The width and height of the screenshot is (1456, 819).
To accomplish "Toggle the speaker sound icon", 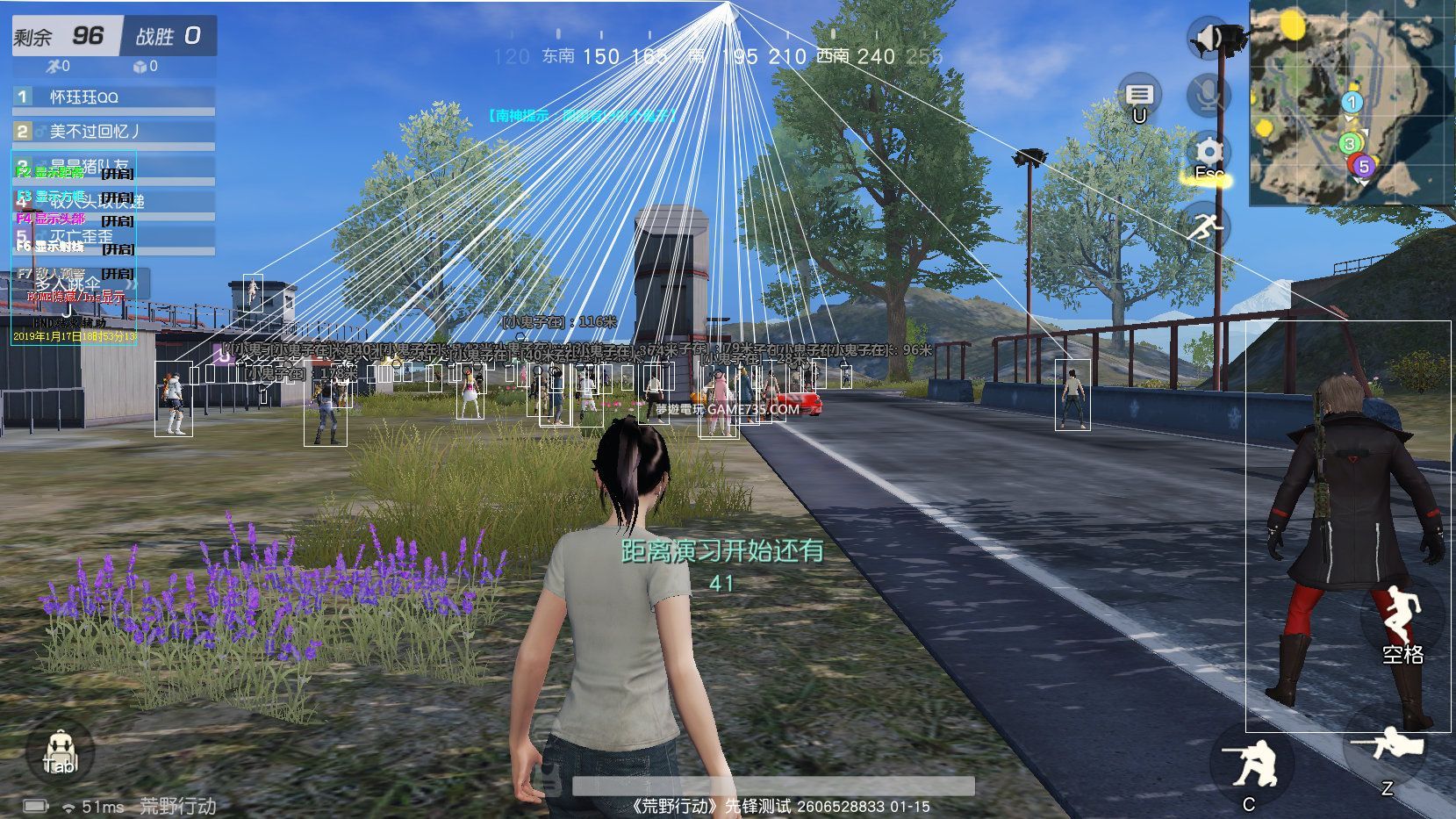I will pyautogui.click(x=1209, y=38).
